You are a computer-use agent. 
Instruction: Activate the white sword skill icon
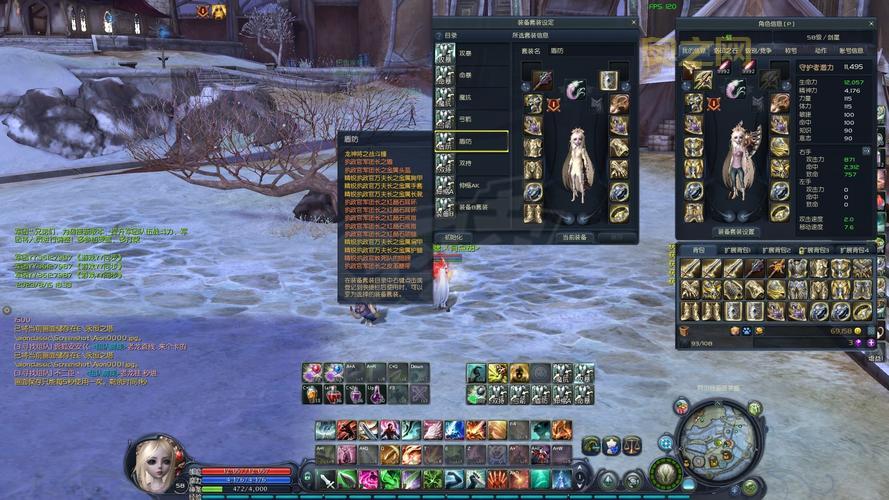327,481
